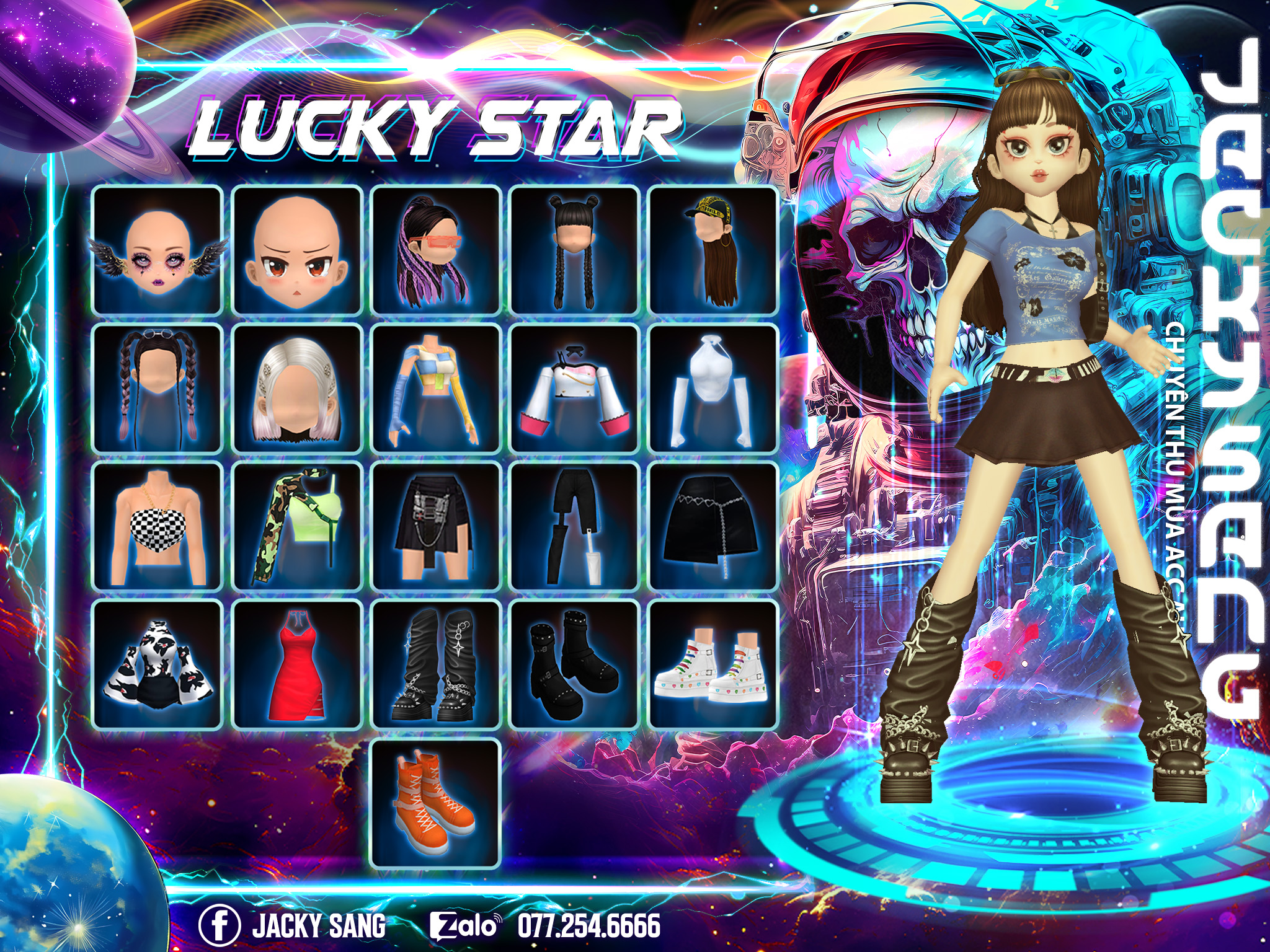Image resolution: width=1270 pixels, height=952 pixels.
Task: Pick the colorful patchwork crop top
Action: [x=436, y=388]
